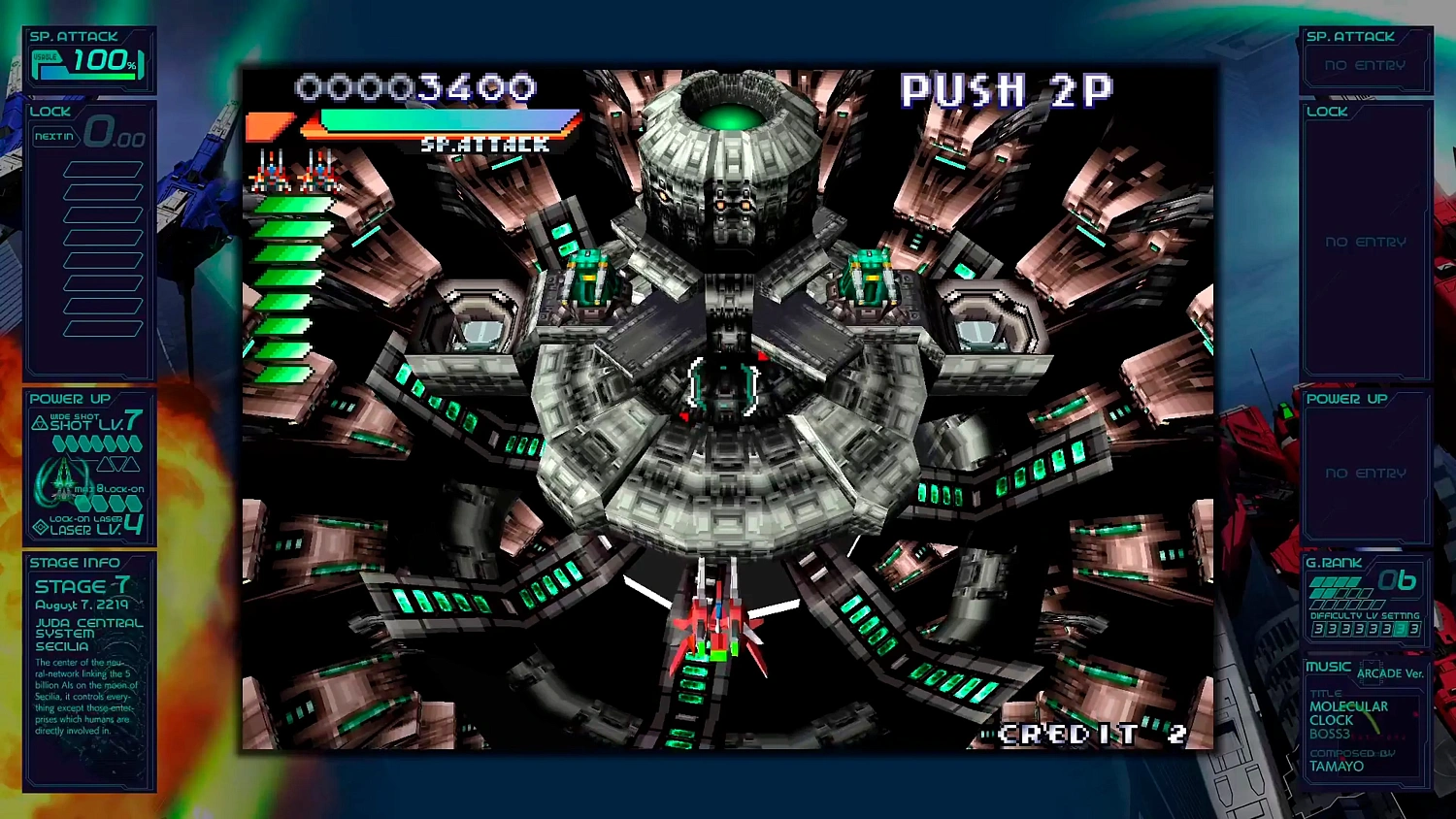Open the MUSIC panel dropdown
Viewport: 1456px width, 819px height.
pos(1327,667)
